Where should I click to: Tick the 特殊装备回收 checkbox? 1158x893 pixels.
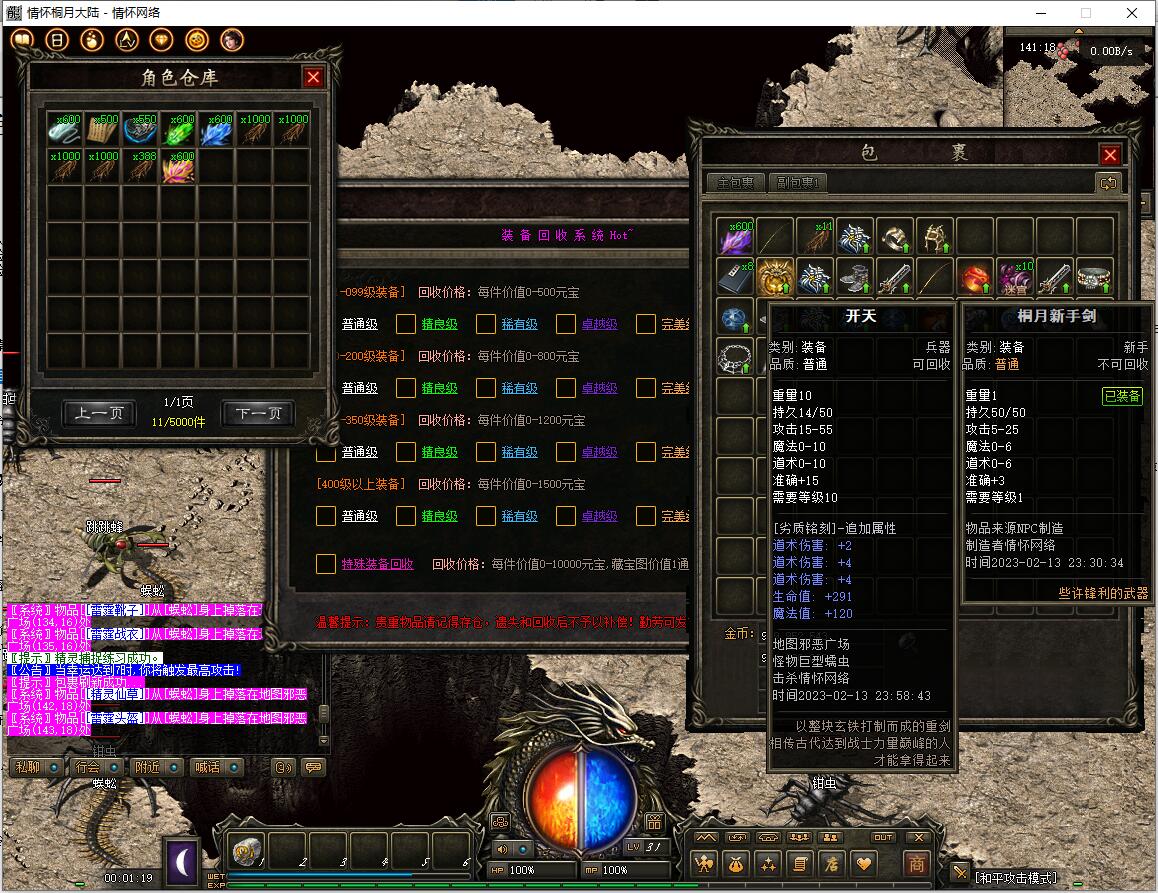[x=326, y=564]
